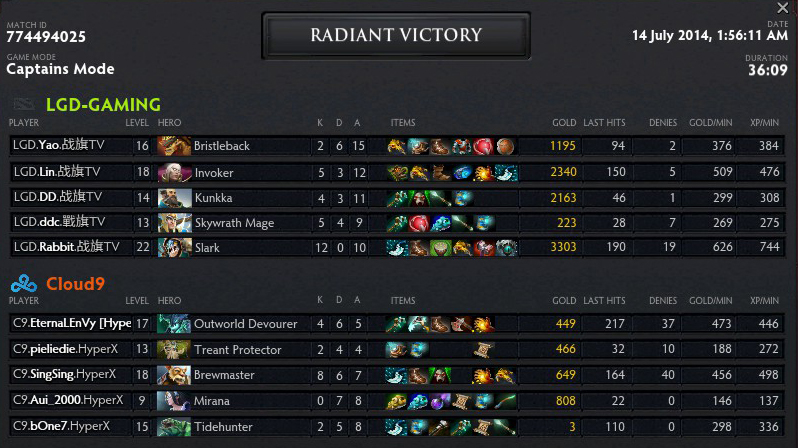Select the Tidehunter hero portrait
Viewport: 798px width, 448px height.
(174, 426)
